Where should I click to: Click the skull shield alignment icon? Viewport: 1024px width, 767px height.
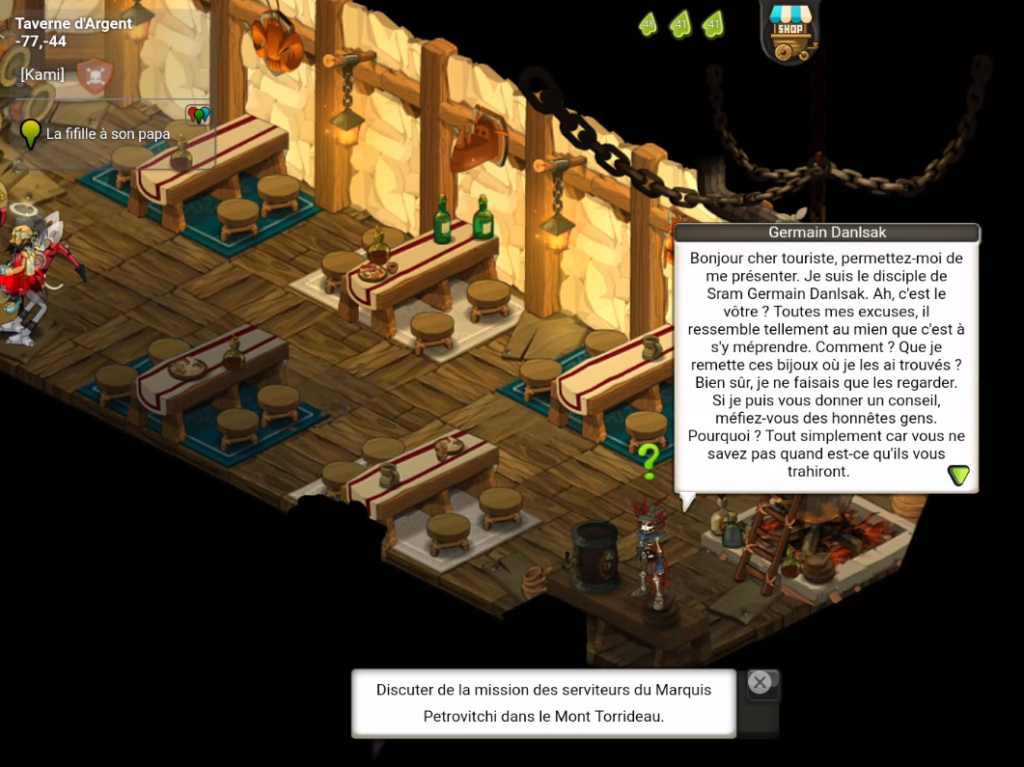coord(95,76)
